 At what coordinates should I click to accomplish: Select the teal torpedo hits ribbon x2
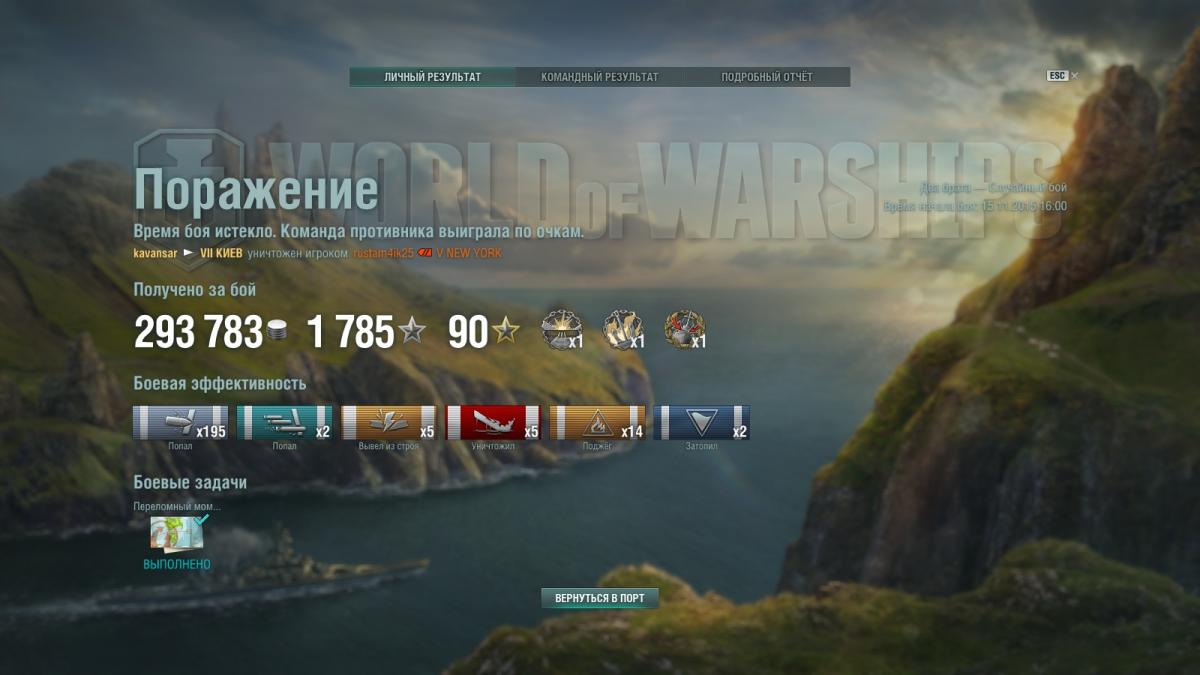[x=284, y=423]
